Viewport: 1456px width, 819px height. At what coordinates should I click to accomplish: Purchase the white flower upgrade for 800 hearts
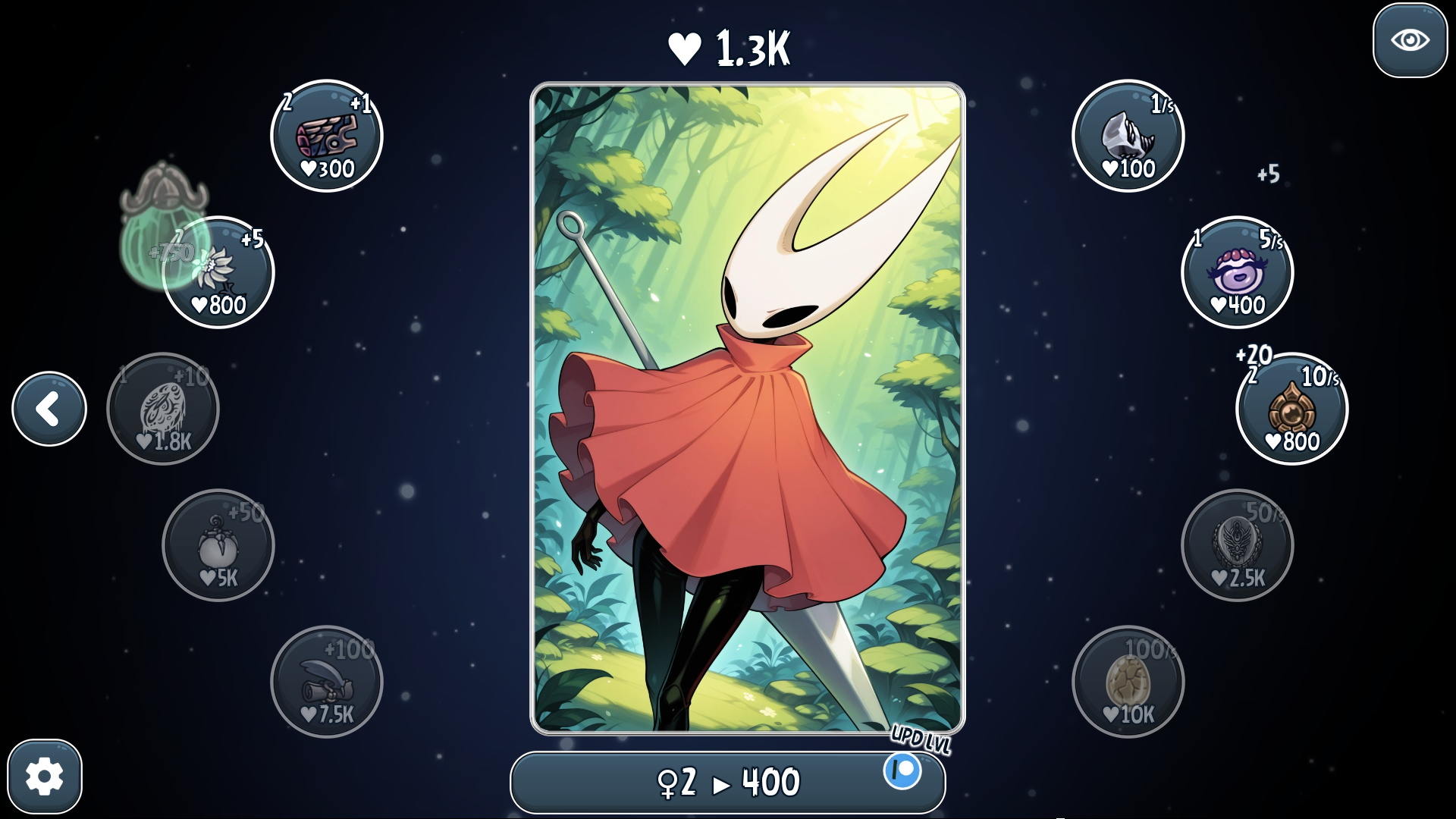(x=218, y=271)
